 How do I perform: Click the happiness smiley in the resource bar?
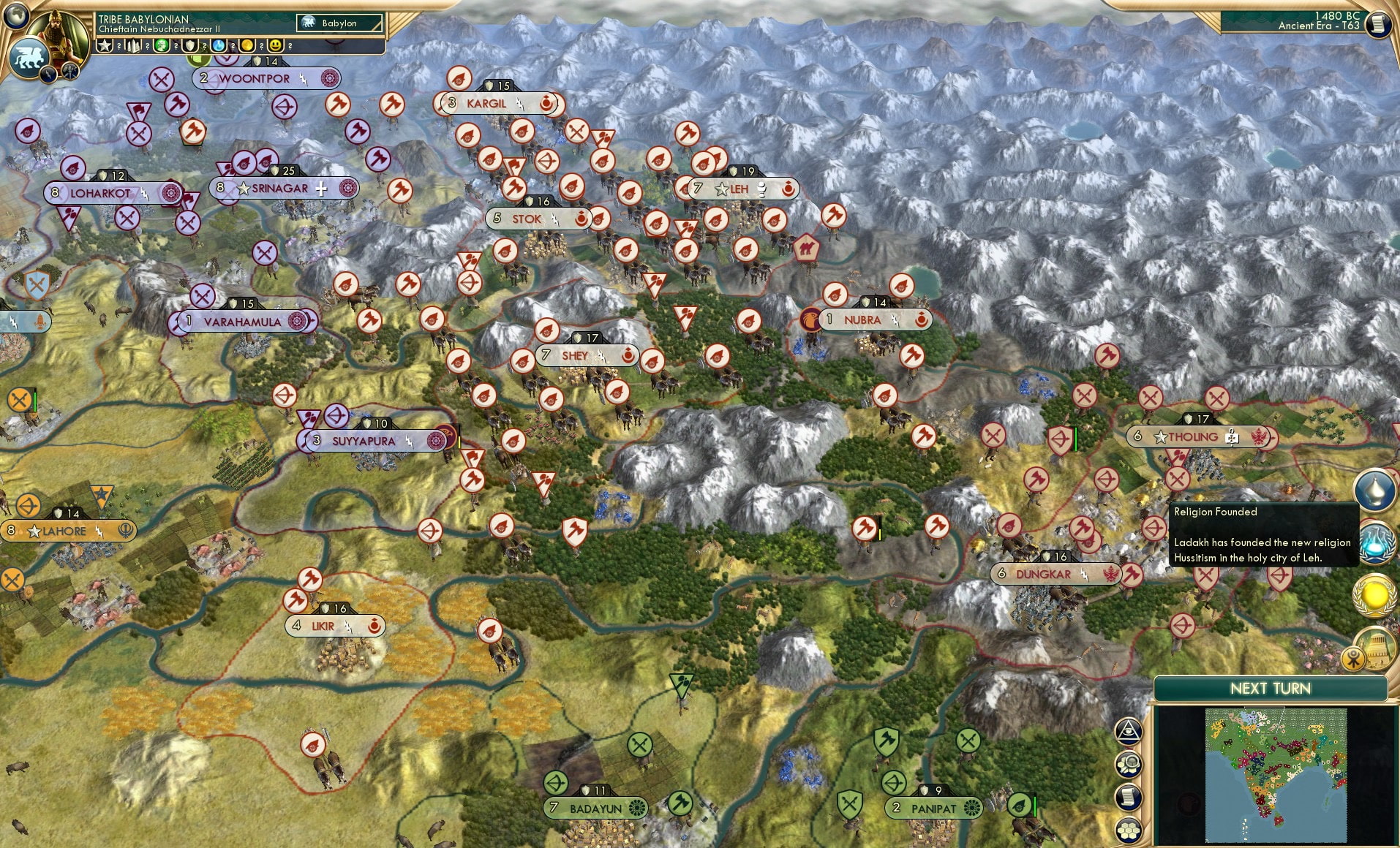[275, 45]
